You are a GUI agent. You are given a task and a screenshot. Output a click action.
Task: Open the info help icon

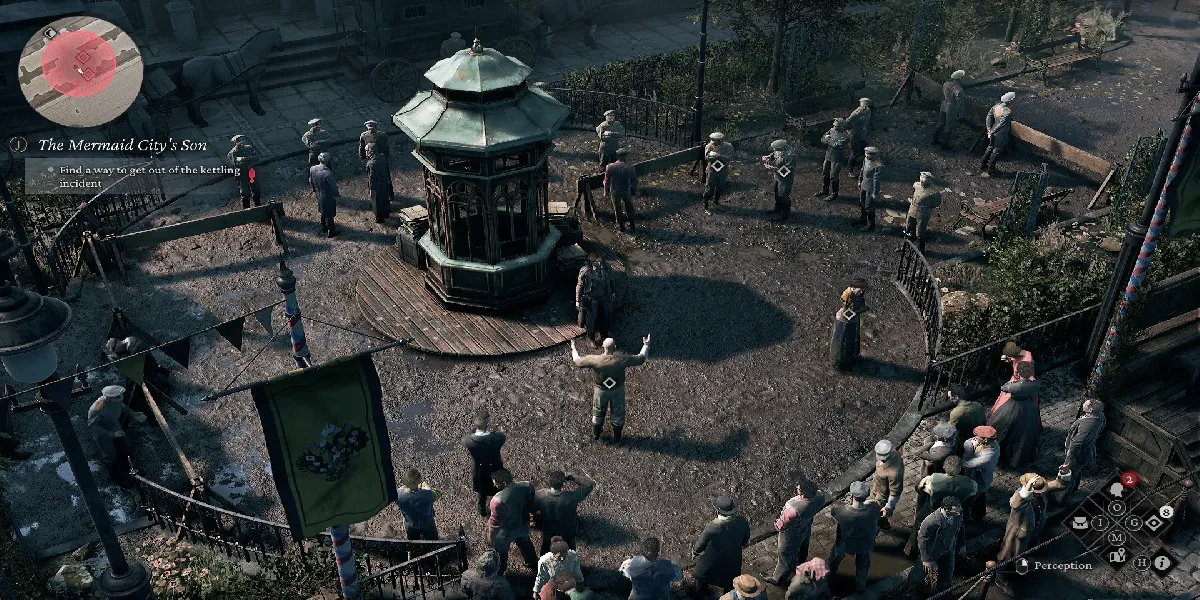tap(1163, 561)
